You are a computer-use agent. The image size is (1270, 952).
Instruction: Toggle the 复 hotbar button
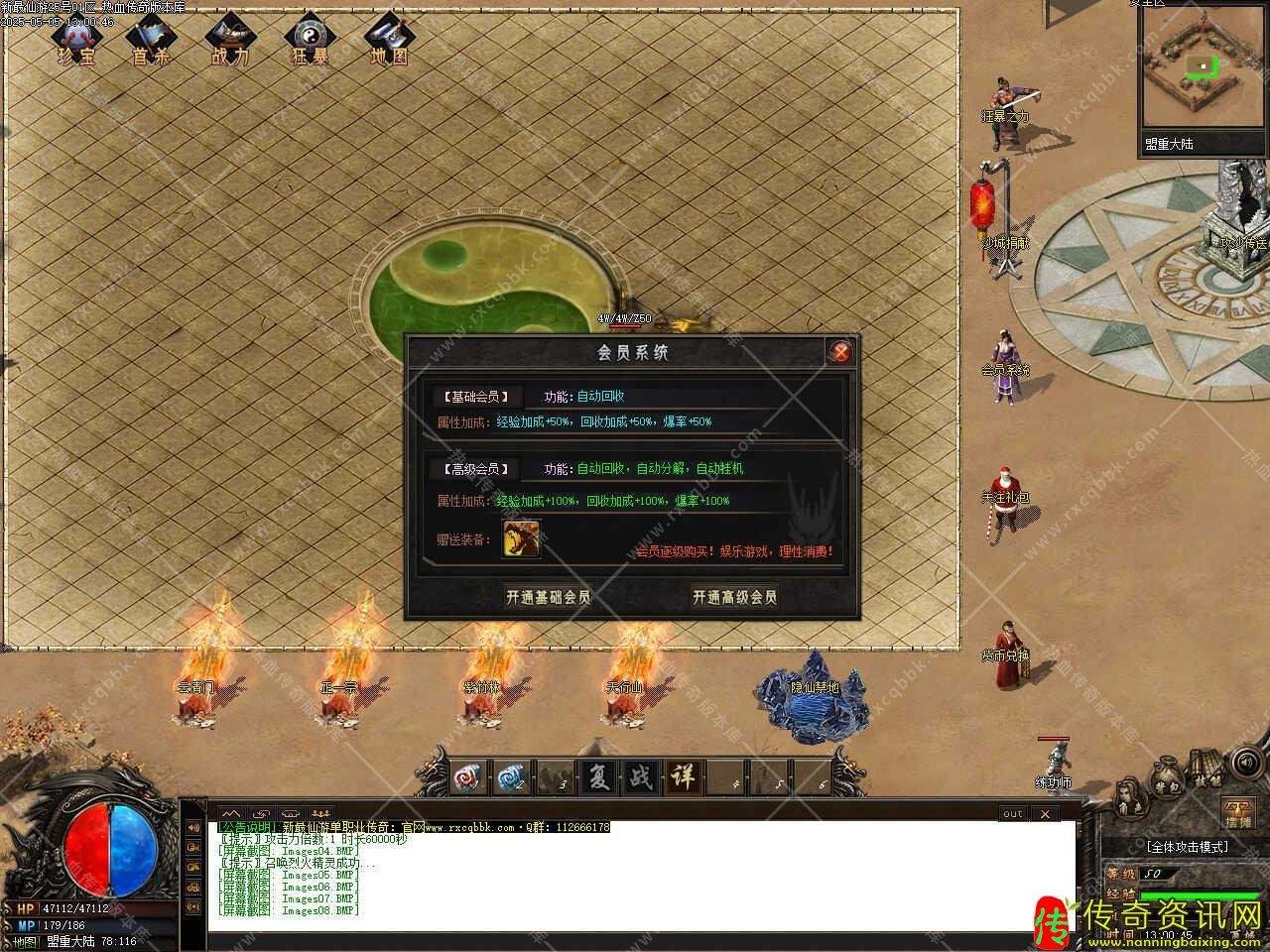pos(599,778)
